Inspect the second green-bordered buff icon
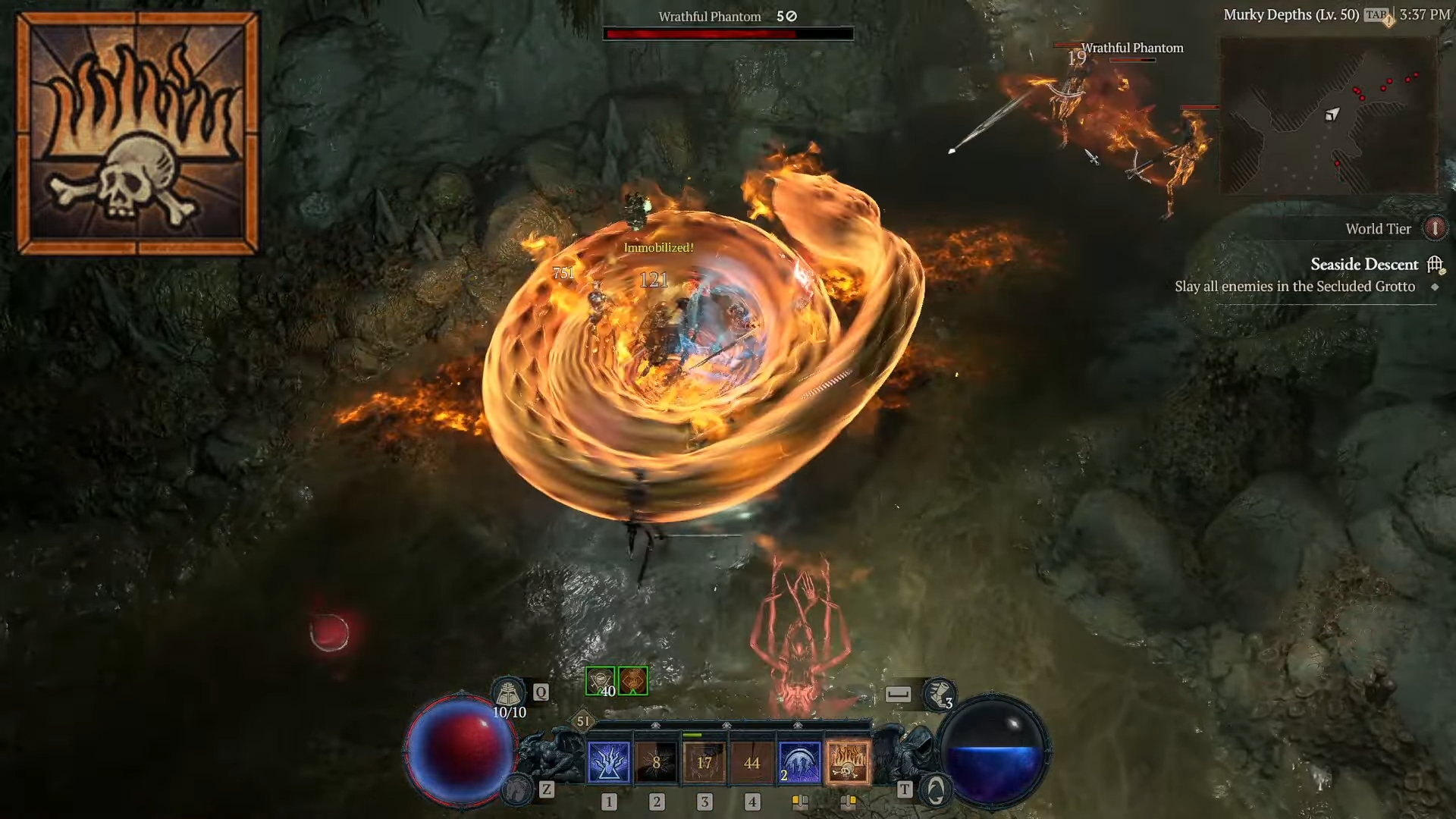The image size is (1456, 819). click(633, 681)
